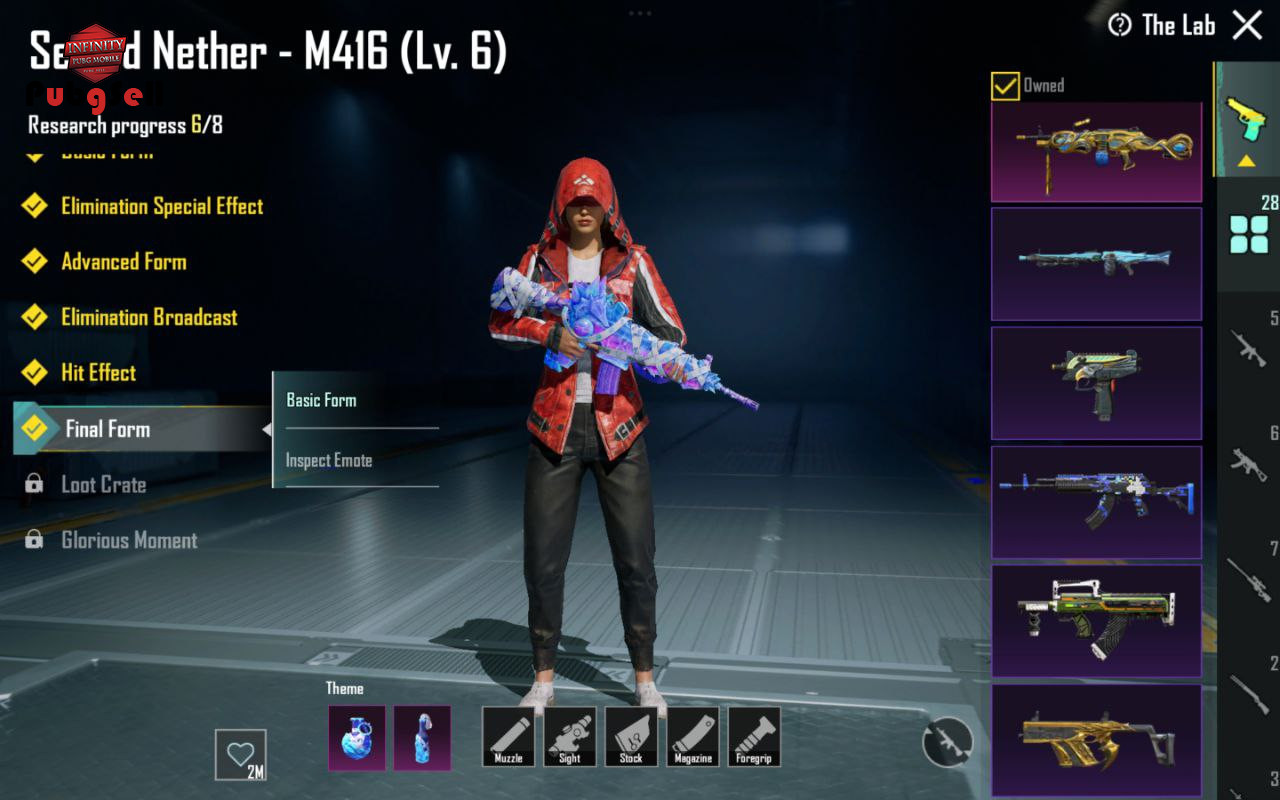
Task: Open The Lab help info
Action: click(1120, 25)
